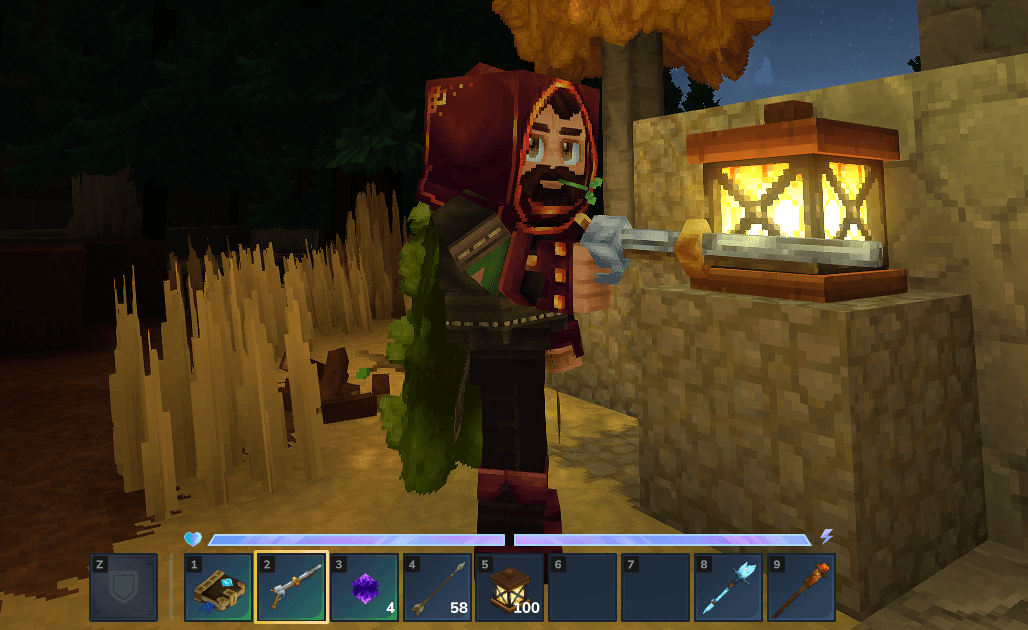Viewport: 1028px width, 630px height.
Task: Choose the silver rifle hotbar slot
Action: point(291,588)
